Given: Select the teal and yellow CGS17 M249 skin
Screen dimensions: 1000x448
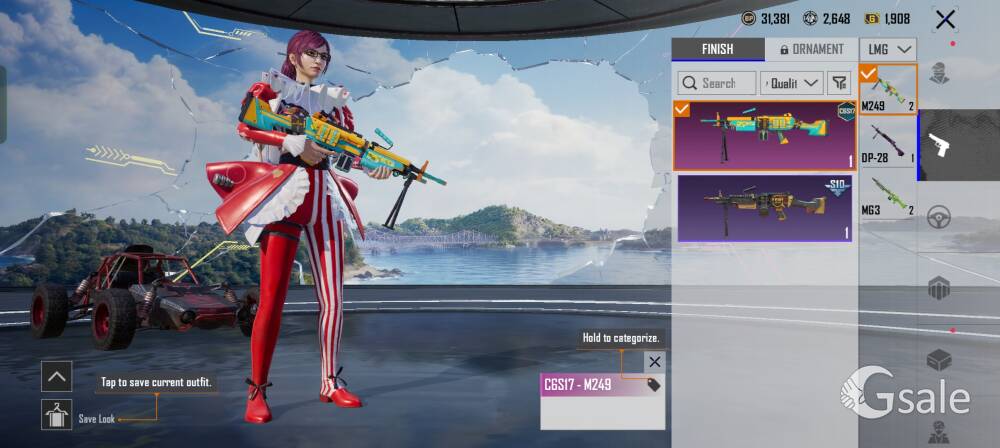Looking at the screenshot, I should coord(765,135).
